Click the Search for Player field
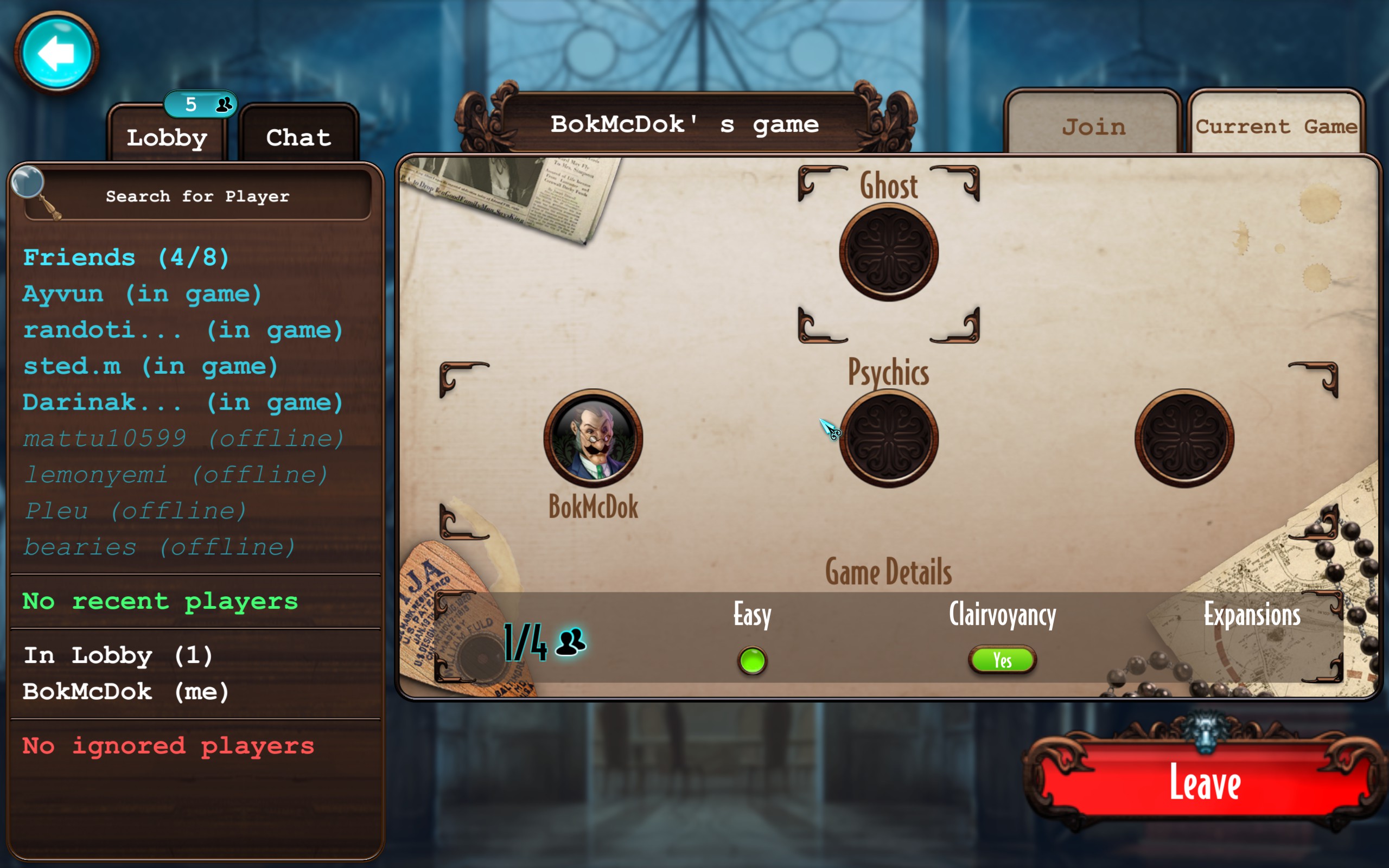This screenshot has height=868, width=1389. click(x=198, y=196)
